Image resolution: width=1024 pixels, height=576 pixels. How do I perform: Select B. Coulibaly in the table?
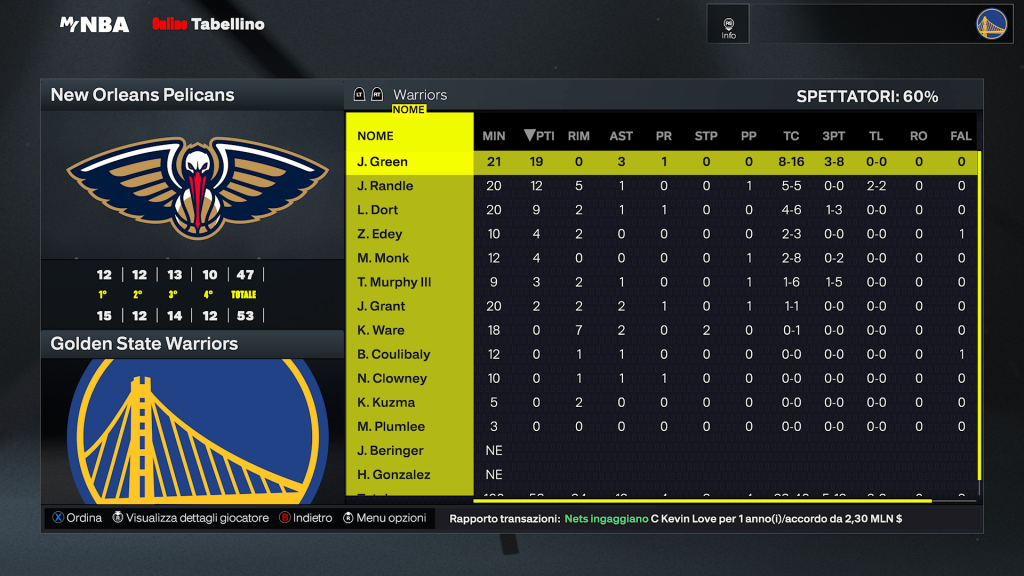click(394, 354)
